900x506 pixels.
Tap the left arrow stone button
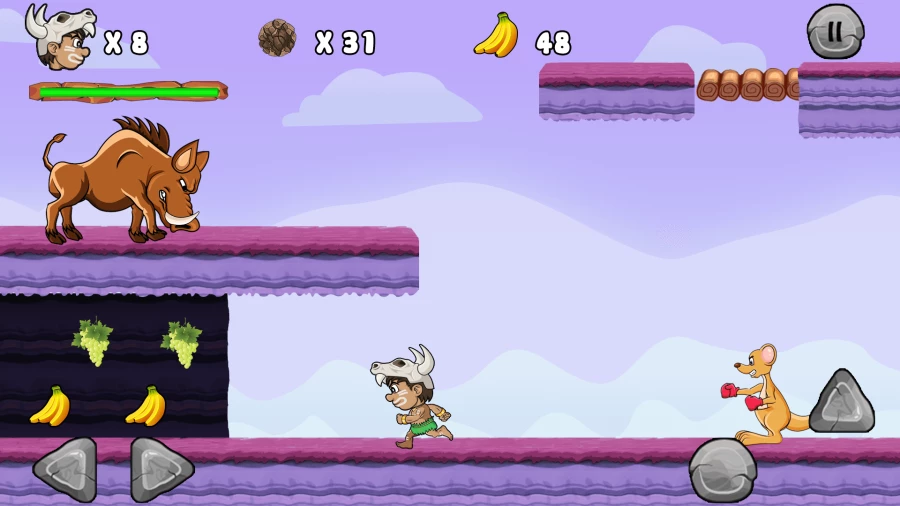point(66,468)
